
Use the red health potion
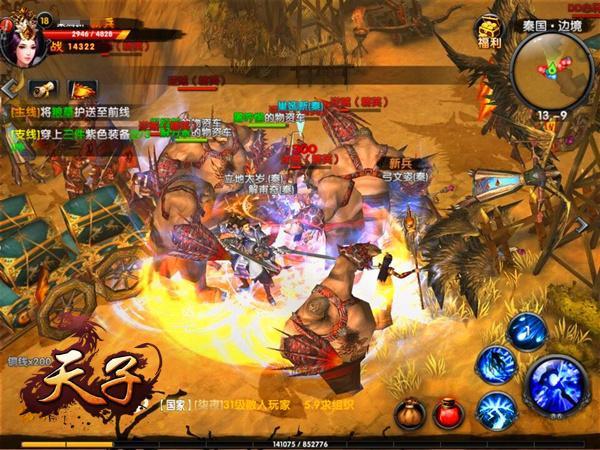(x=448, y=413)
